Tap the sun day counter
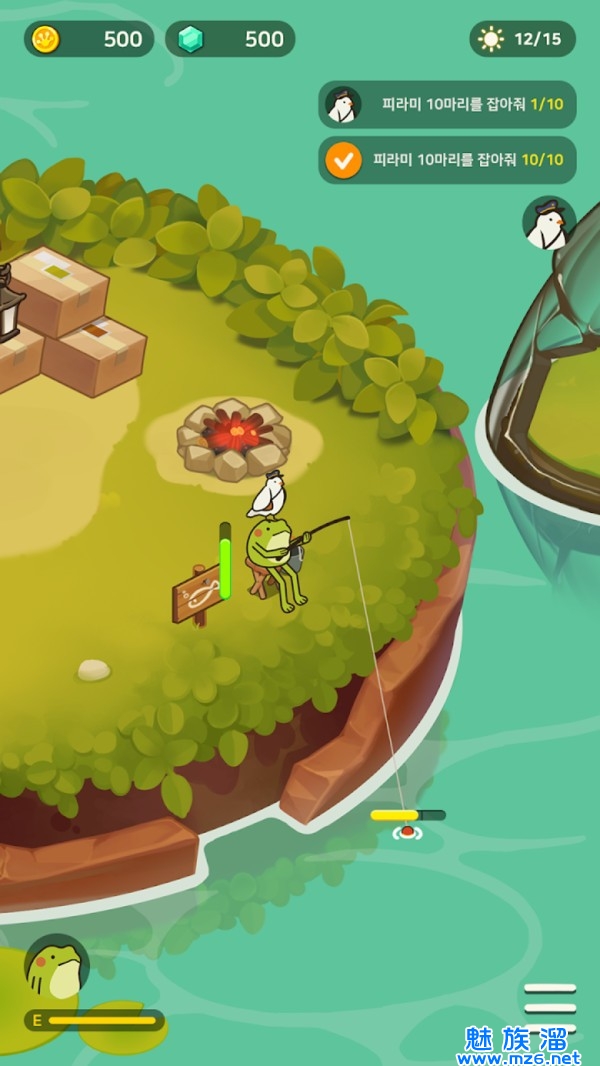This screenshot has width=600, height=1066. (522, 39)
